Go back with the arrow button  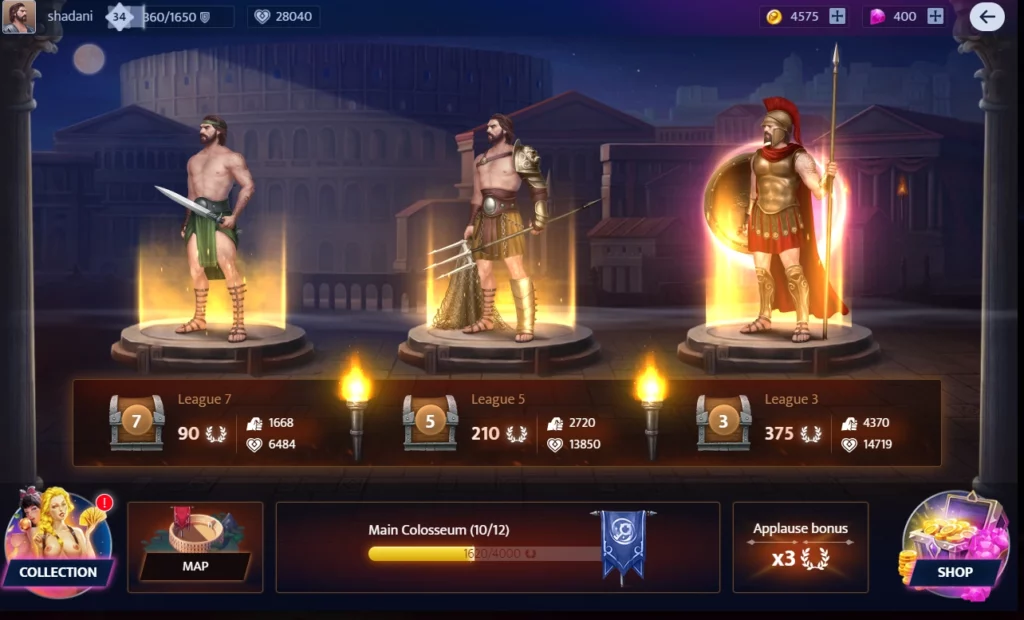pos(986,16)
